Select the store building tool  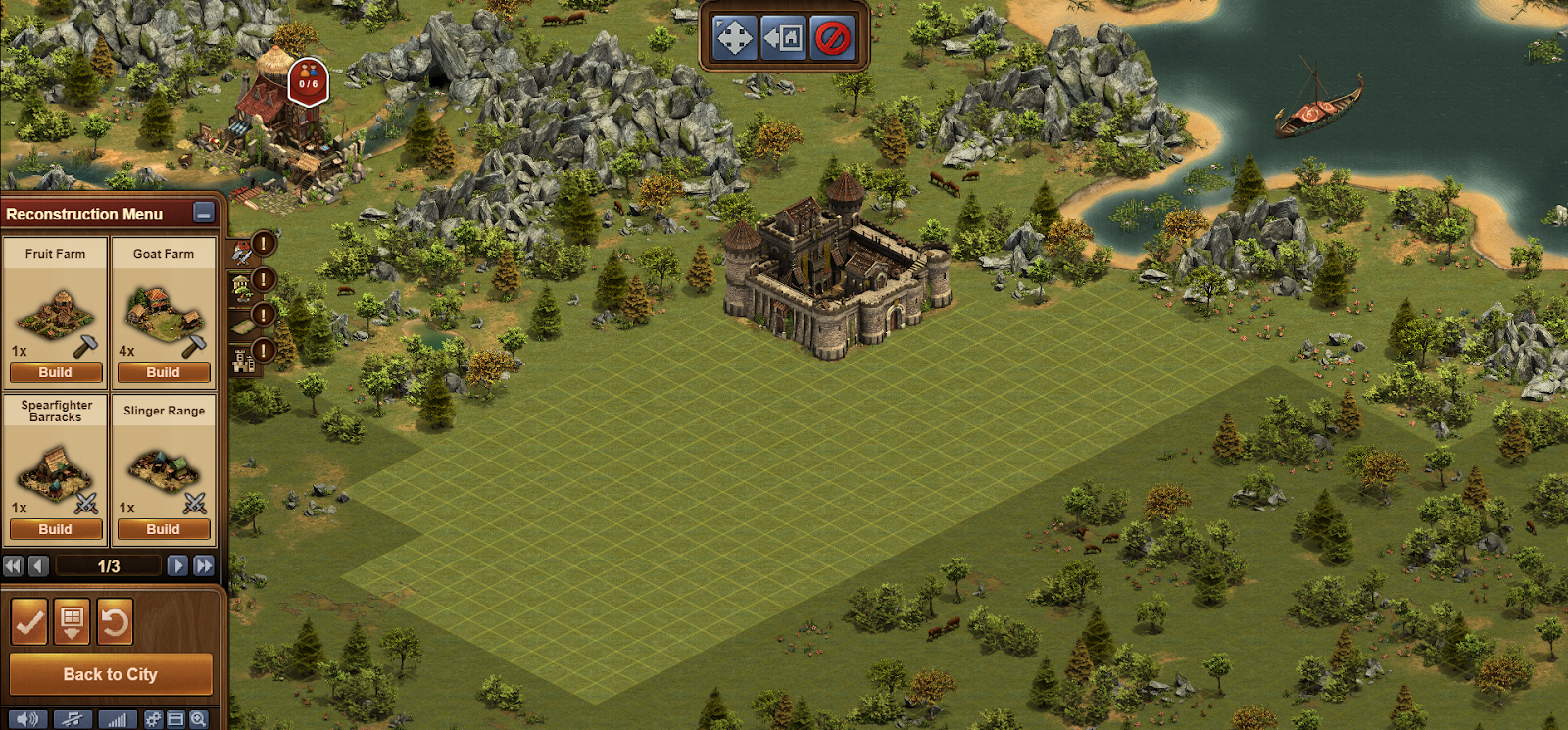[783, 38]
